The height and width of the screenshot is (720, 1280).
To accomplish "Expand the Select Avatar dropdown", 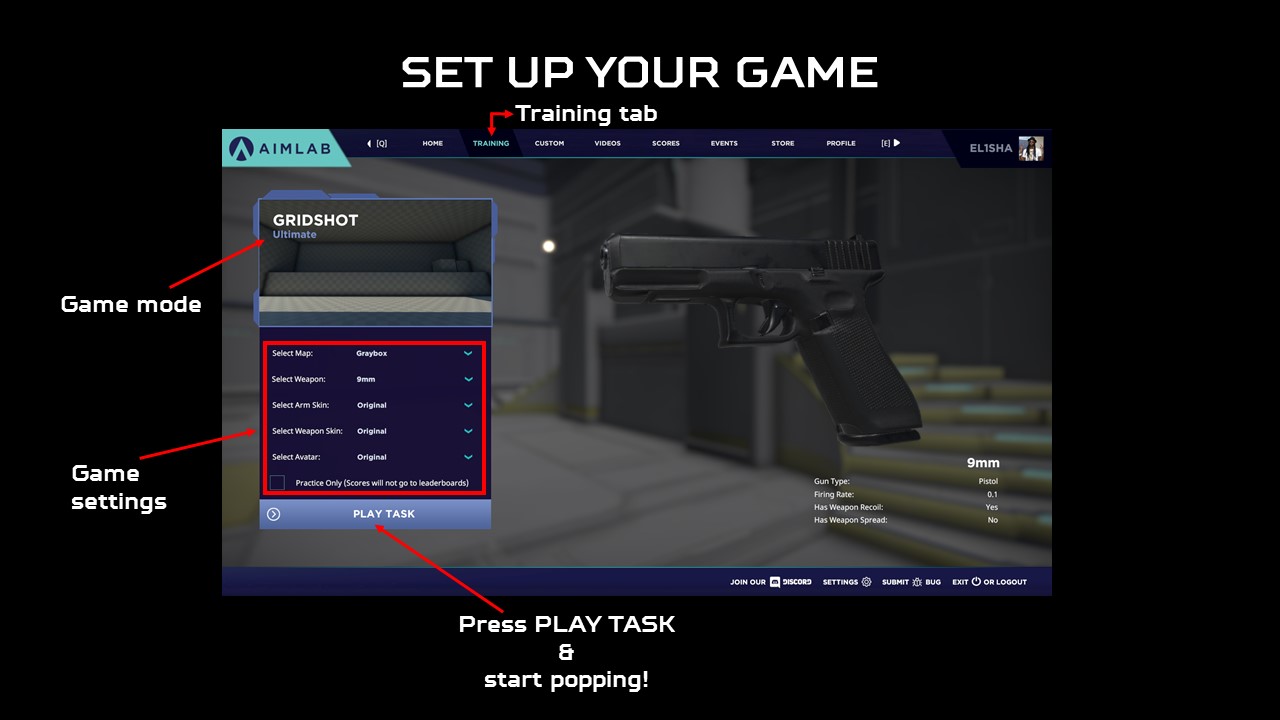I will coord(467,457).
